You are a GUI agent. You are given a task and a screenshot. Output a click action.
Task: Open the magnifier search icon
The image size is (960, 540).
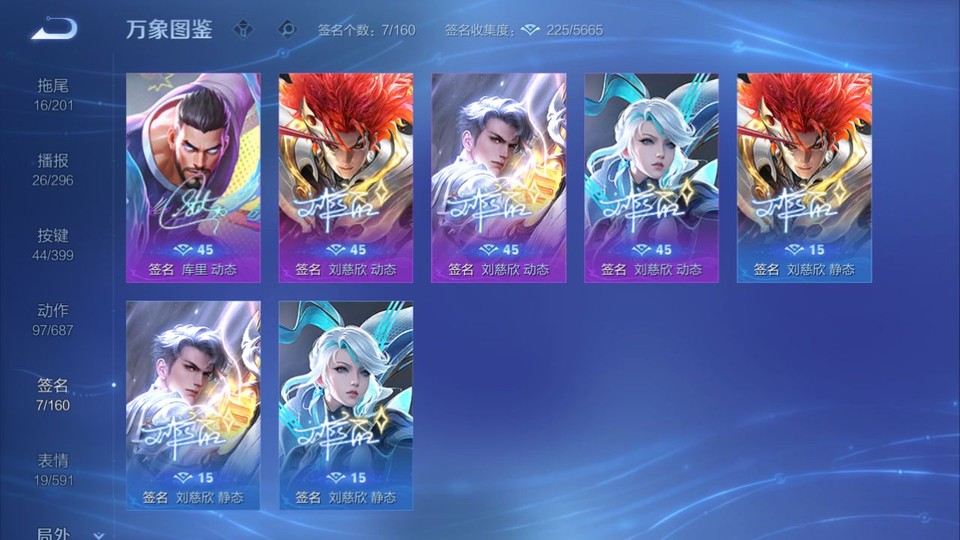coord(287,29)
